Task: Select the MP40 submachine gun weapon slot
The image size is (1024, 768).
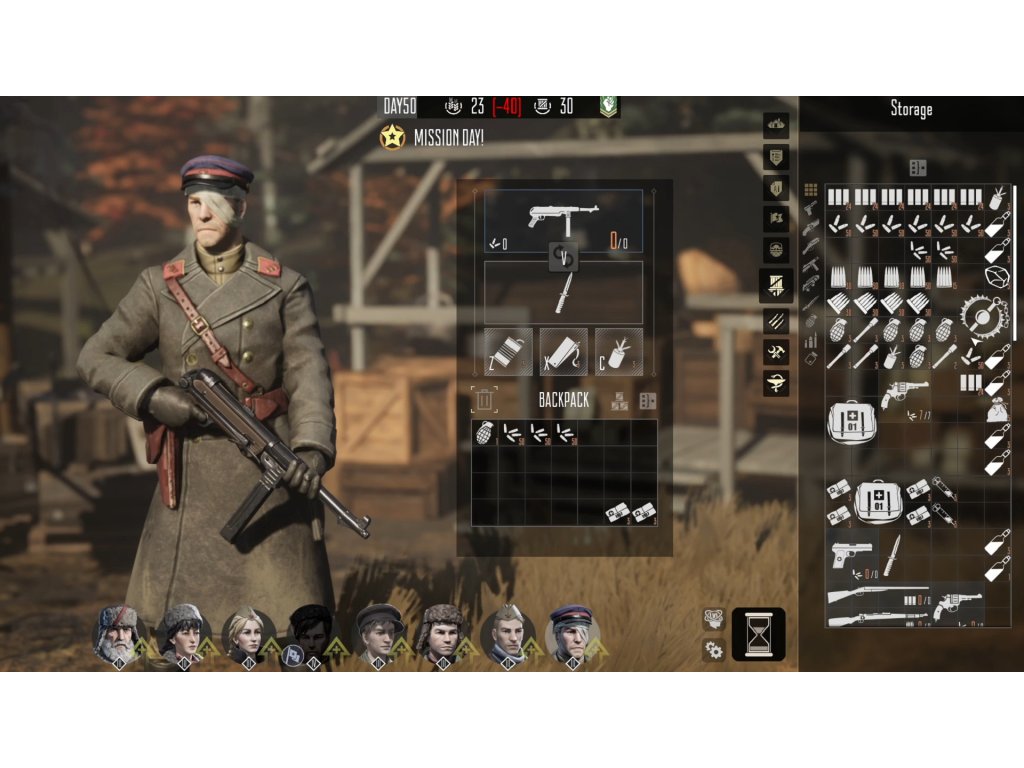Action: click(563, 220)
